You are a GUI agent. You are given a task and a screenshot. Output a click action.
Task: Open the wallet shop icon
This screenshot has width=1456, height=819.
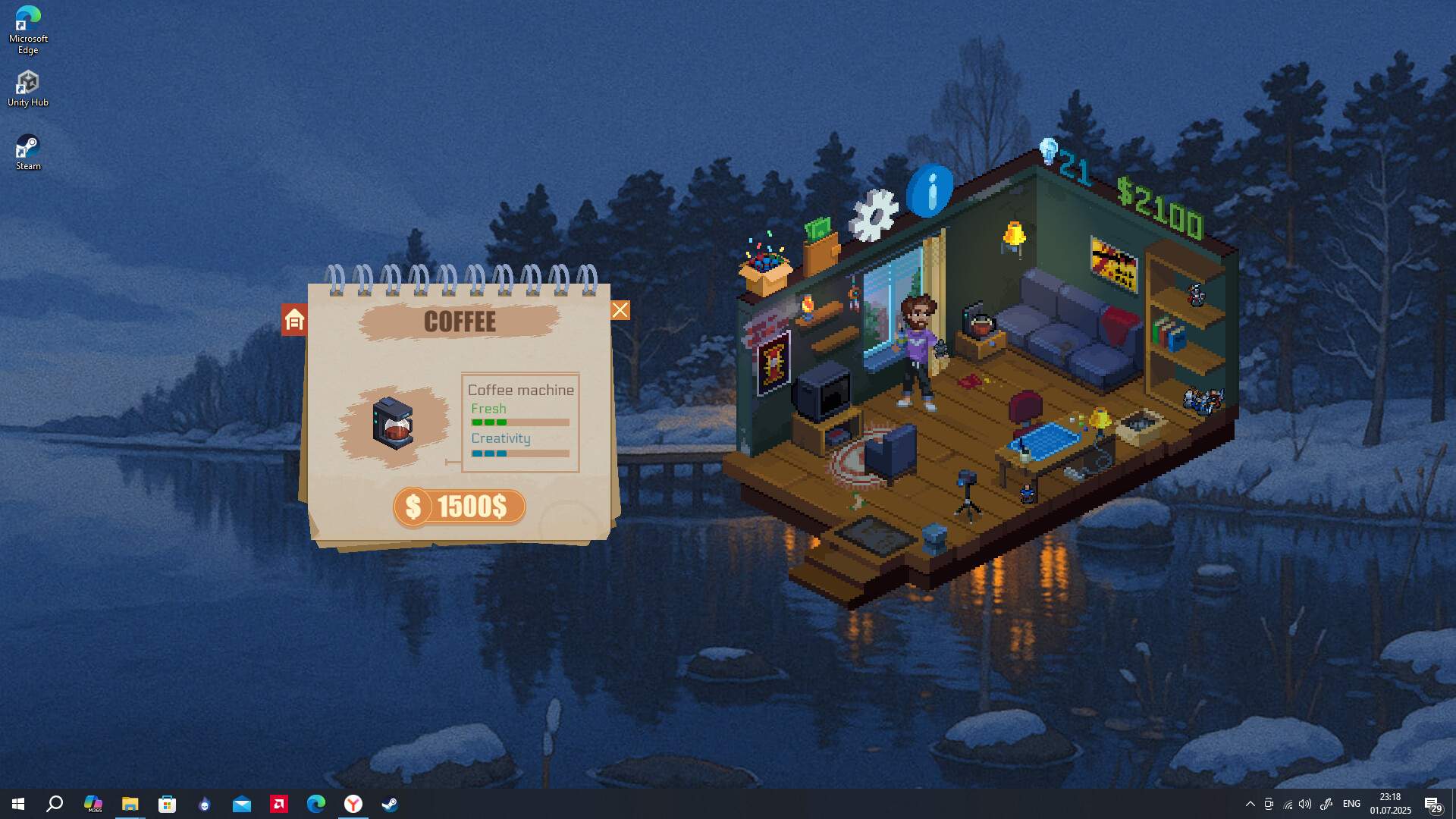821,246
